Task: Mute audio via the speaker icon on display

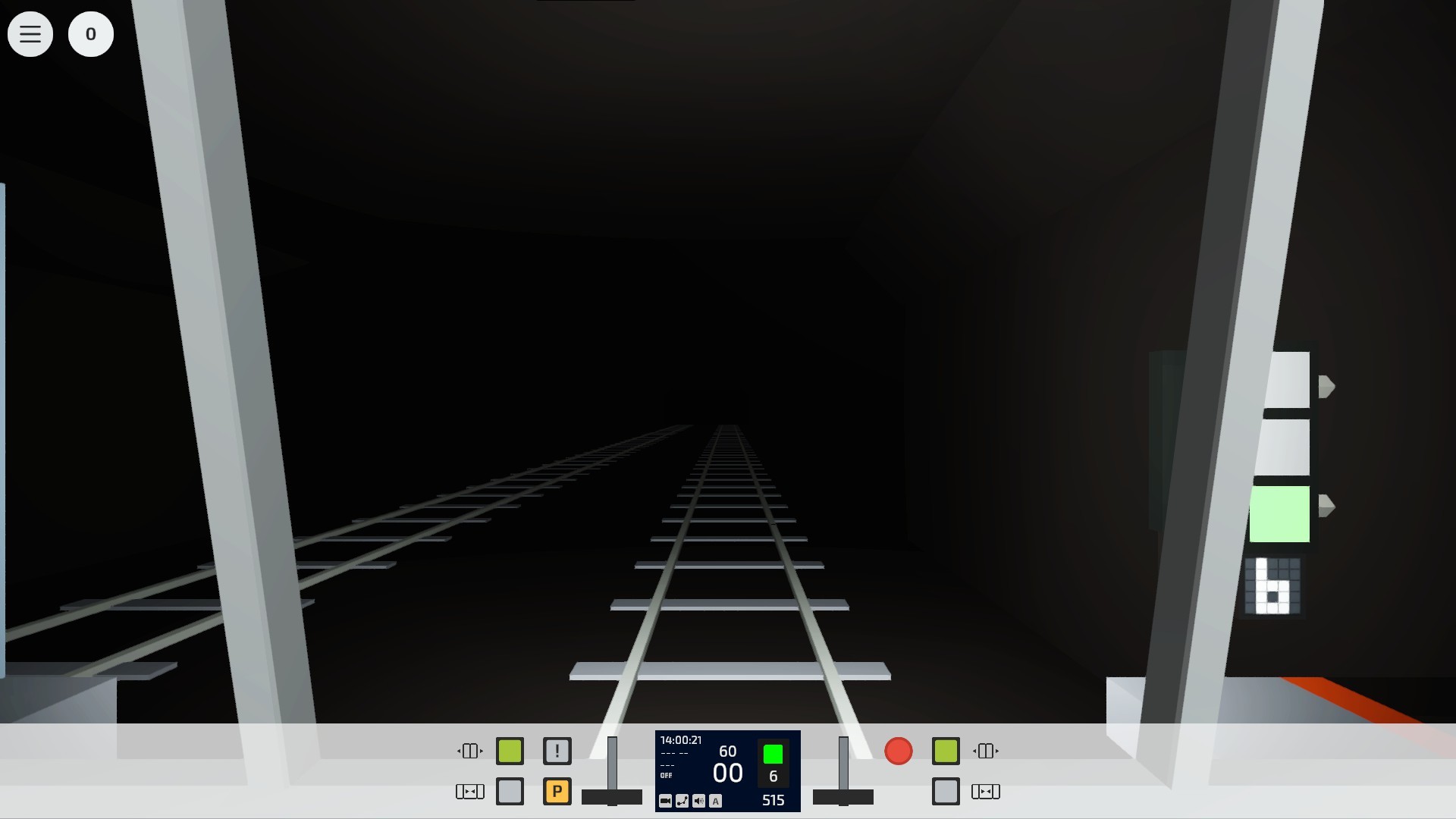Action: 698,801
